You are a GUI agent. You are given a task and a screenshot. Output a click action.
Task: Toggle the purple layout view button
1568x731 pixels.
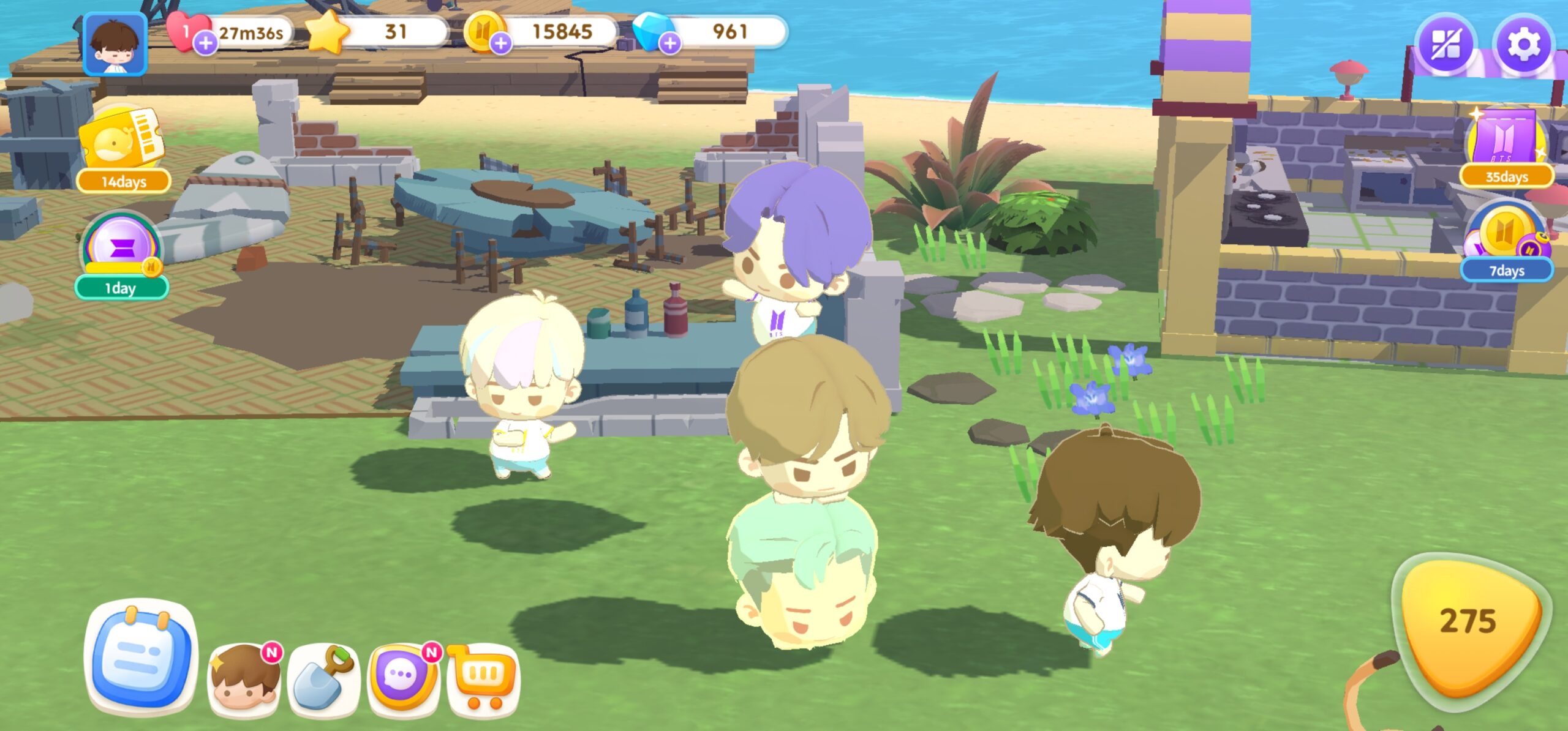click(x=1445, y=45)
